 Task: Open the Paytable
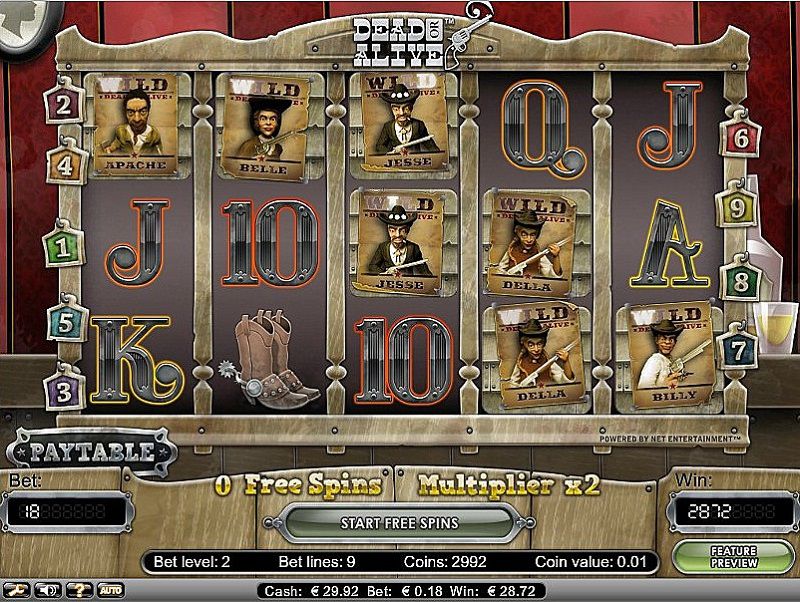pos(91,452)
